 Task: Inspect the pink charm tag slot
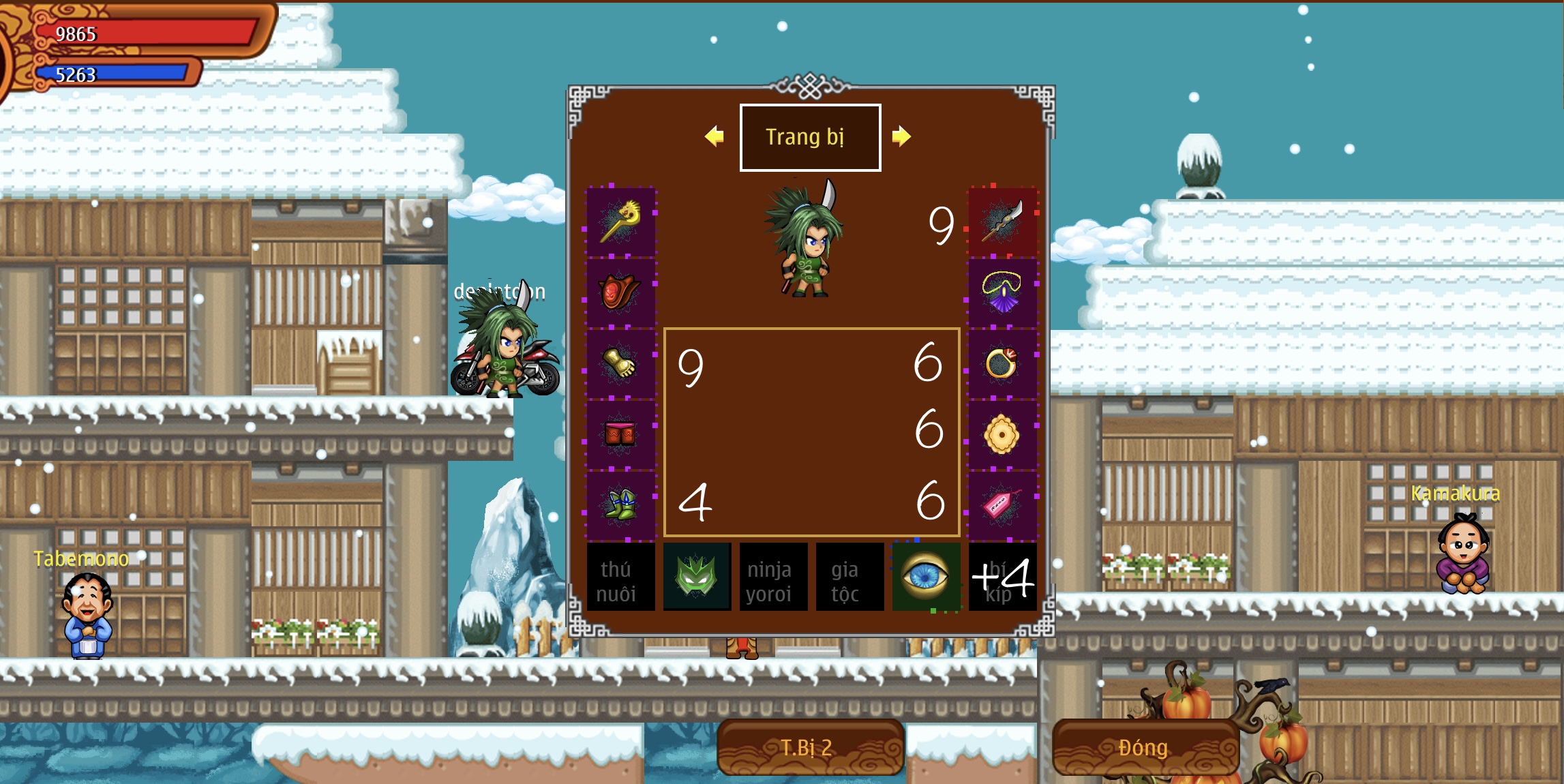(1002, 505)
